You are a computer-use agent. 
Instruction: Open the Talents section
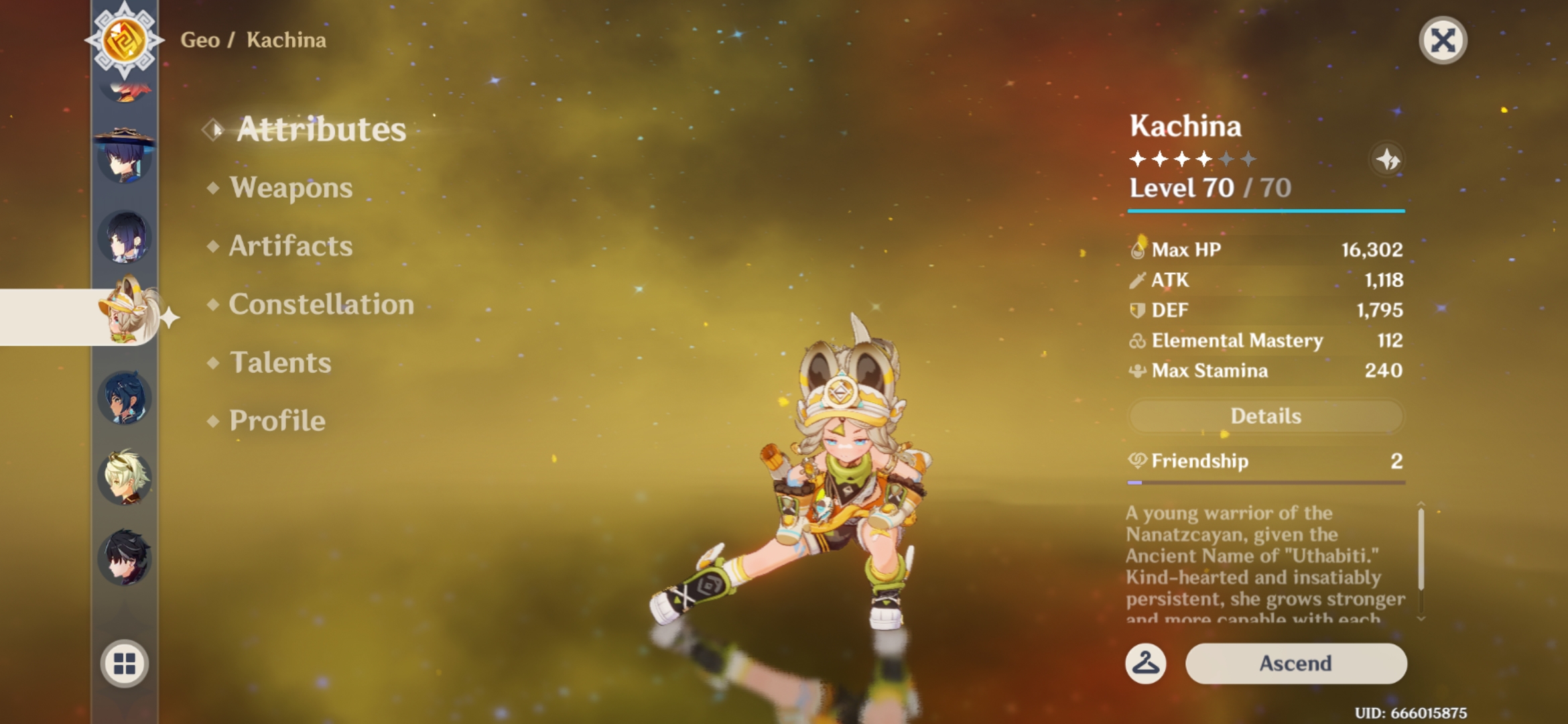pyautogui.click(x=281, y=363)
